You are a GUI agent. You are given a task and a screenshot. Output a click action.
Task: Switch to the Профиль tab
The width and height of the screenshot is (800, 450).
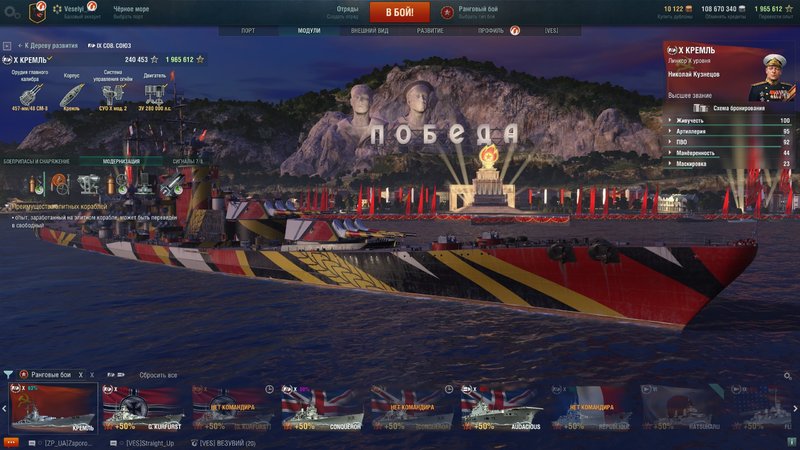[x=491, y=31]
